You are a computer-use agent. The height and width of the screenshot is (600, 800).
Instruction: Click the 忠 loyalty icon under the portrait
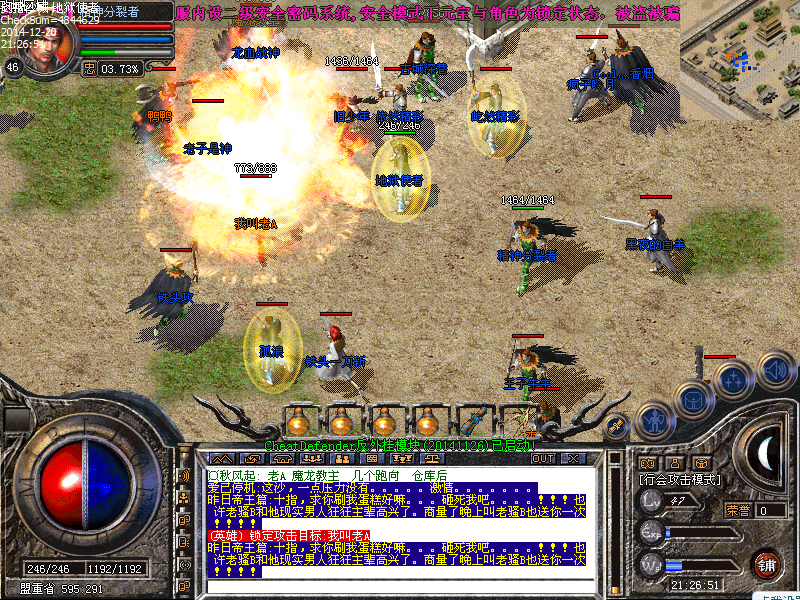89,69
